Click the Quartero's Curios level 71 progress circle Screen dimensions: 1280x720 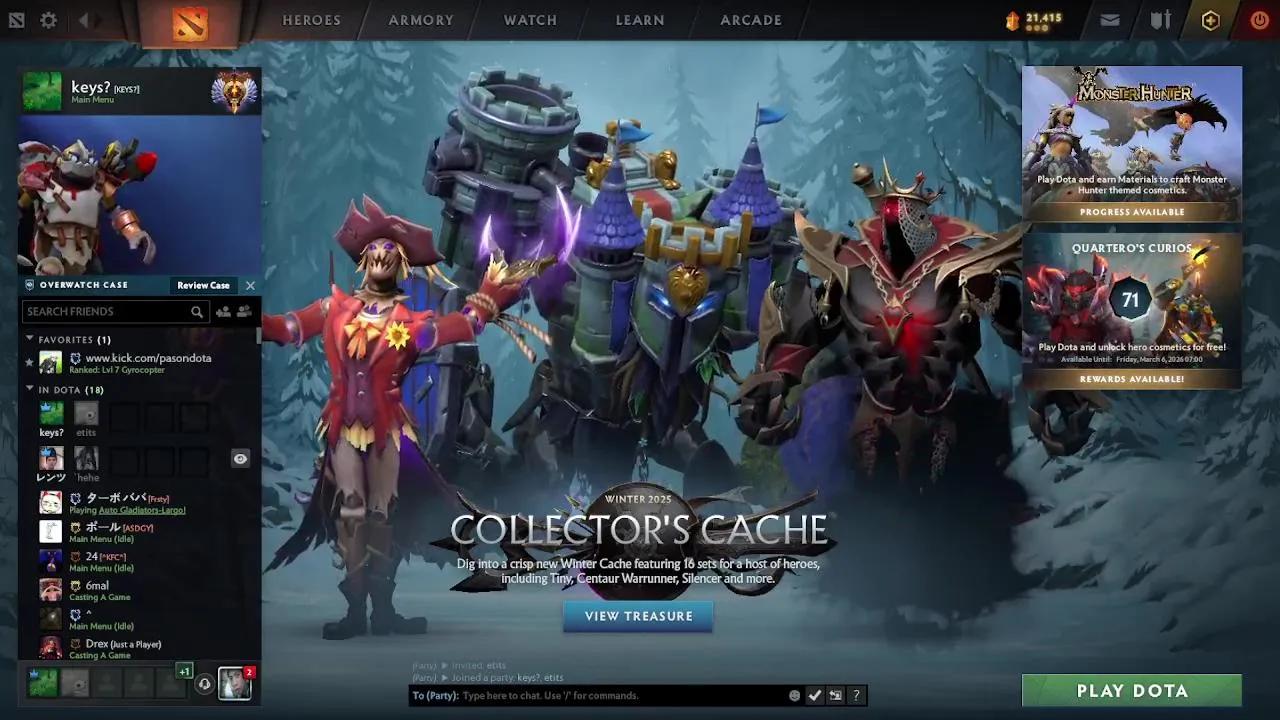pyautogui.click(x=1131, y=299)
